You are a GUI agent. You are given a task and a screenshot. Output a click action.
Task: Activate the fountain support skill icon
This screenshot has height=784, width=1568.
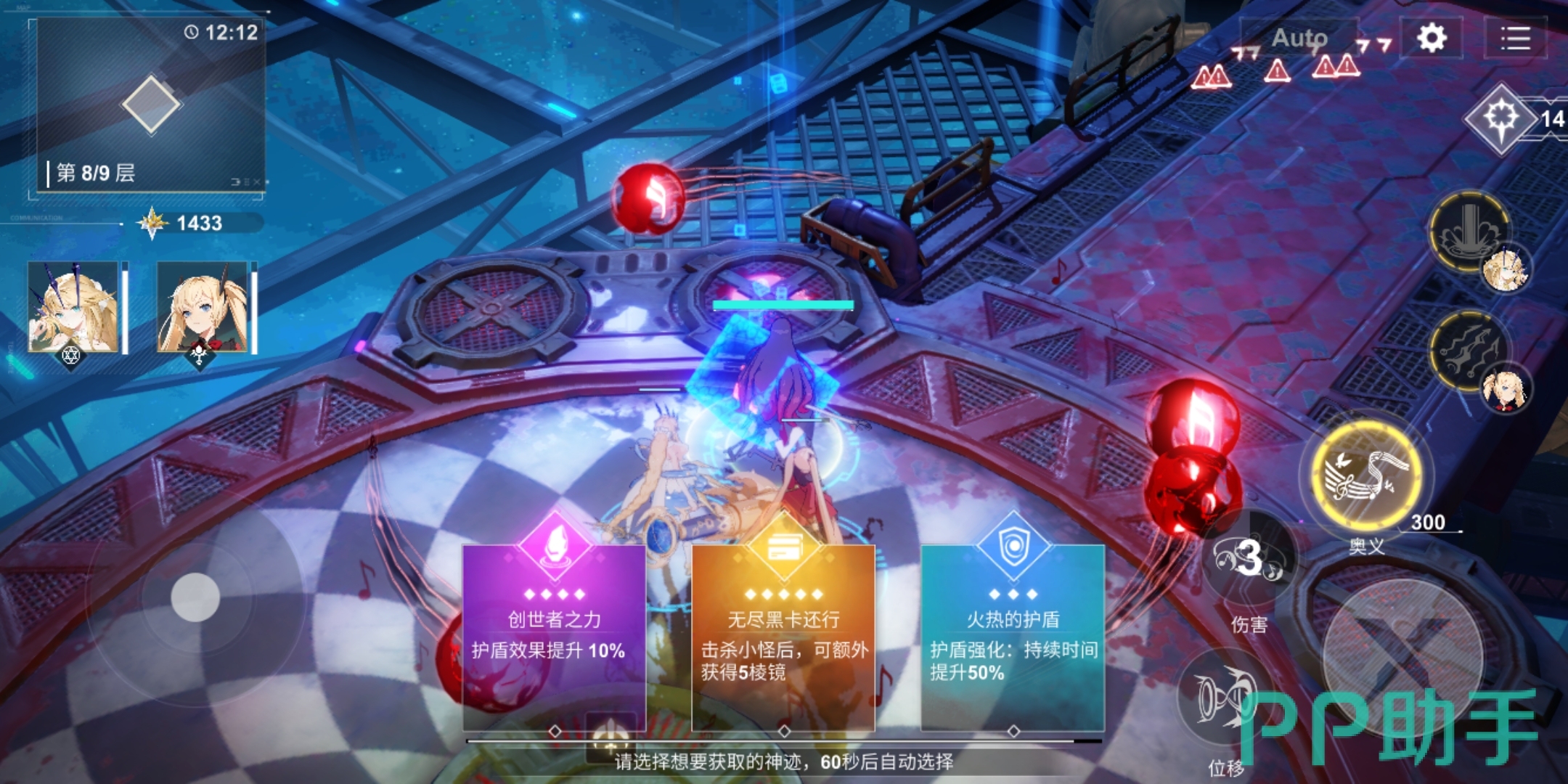tap(1470, 232)
